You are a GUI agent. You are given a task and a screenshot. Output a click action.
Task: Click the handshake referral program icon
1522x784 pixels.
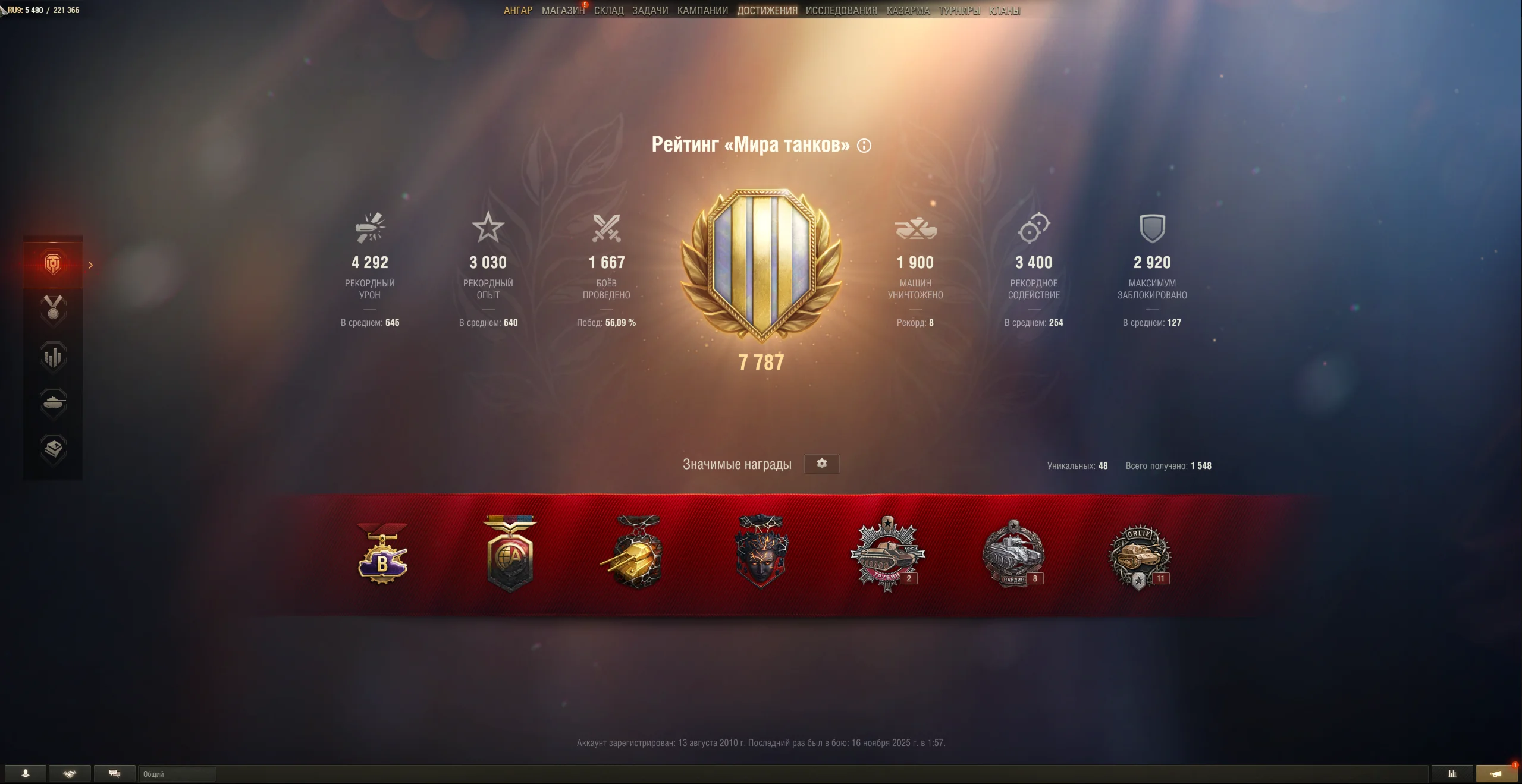click(69, 774)
